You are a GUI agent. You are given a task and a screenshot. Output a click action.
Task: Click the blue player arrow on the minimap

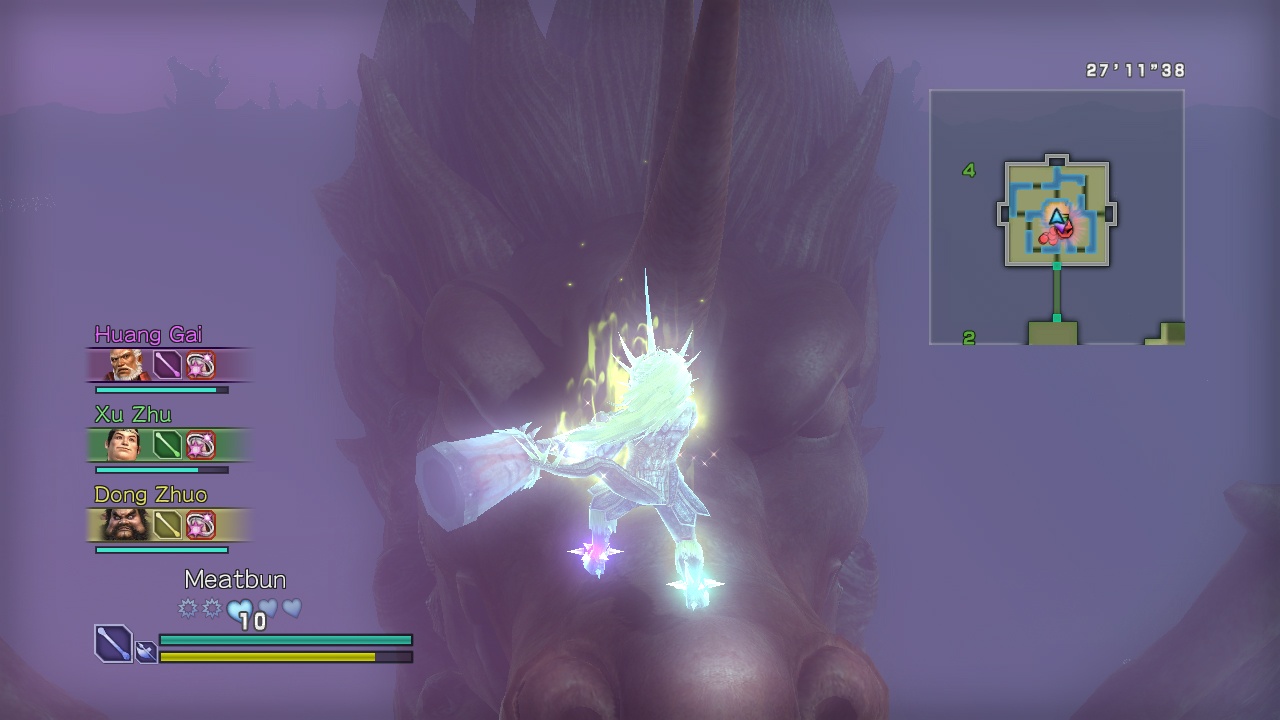point(1057,216)
